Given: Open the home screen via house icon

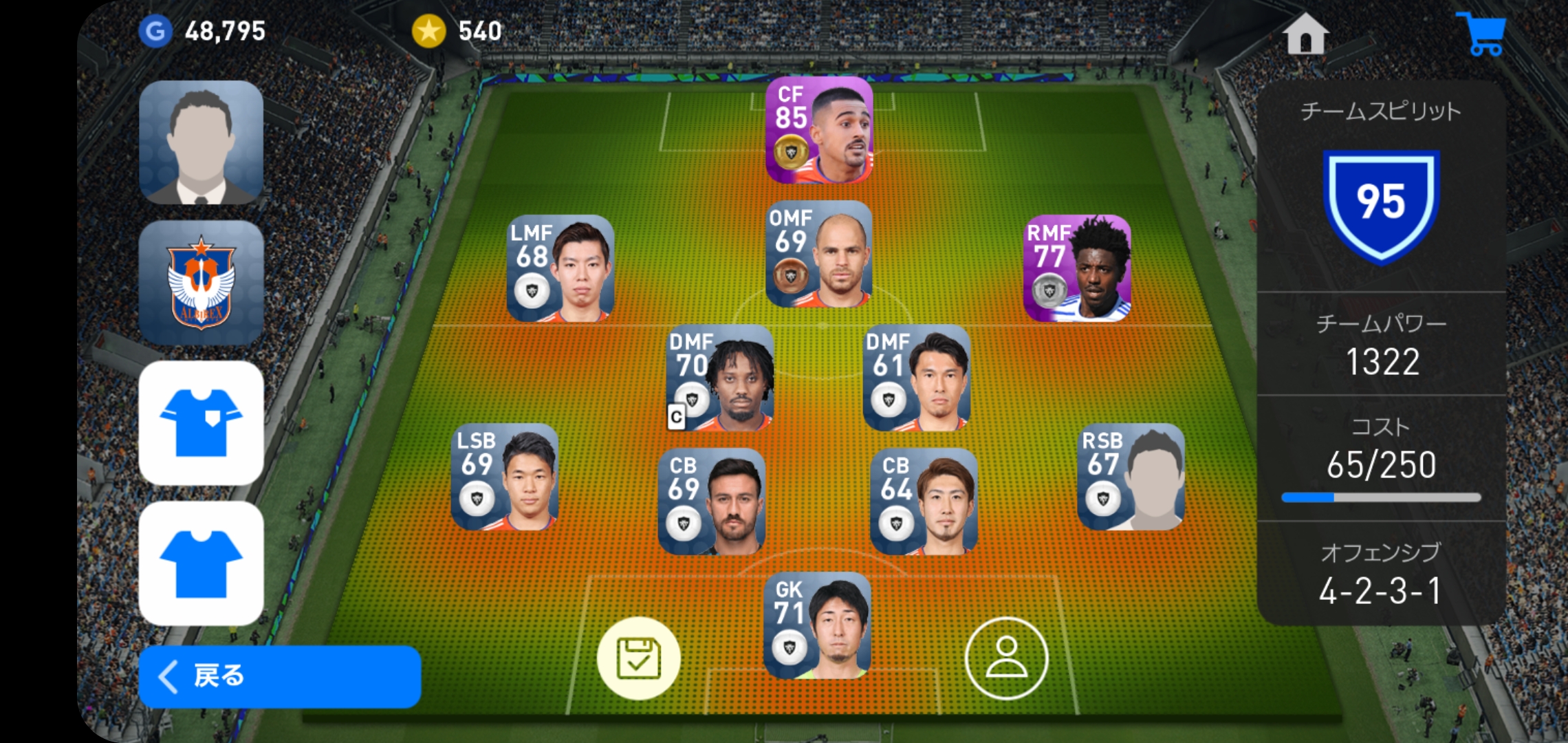Looking at the screenshot, I should click(x=1305, y=34).
